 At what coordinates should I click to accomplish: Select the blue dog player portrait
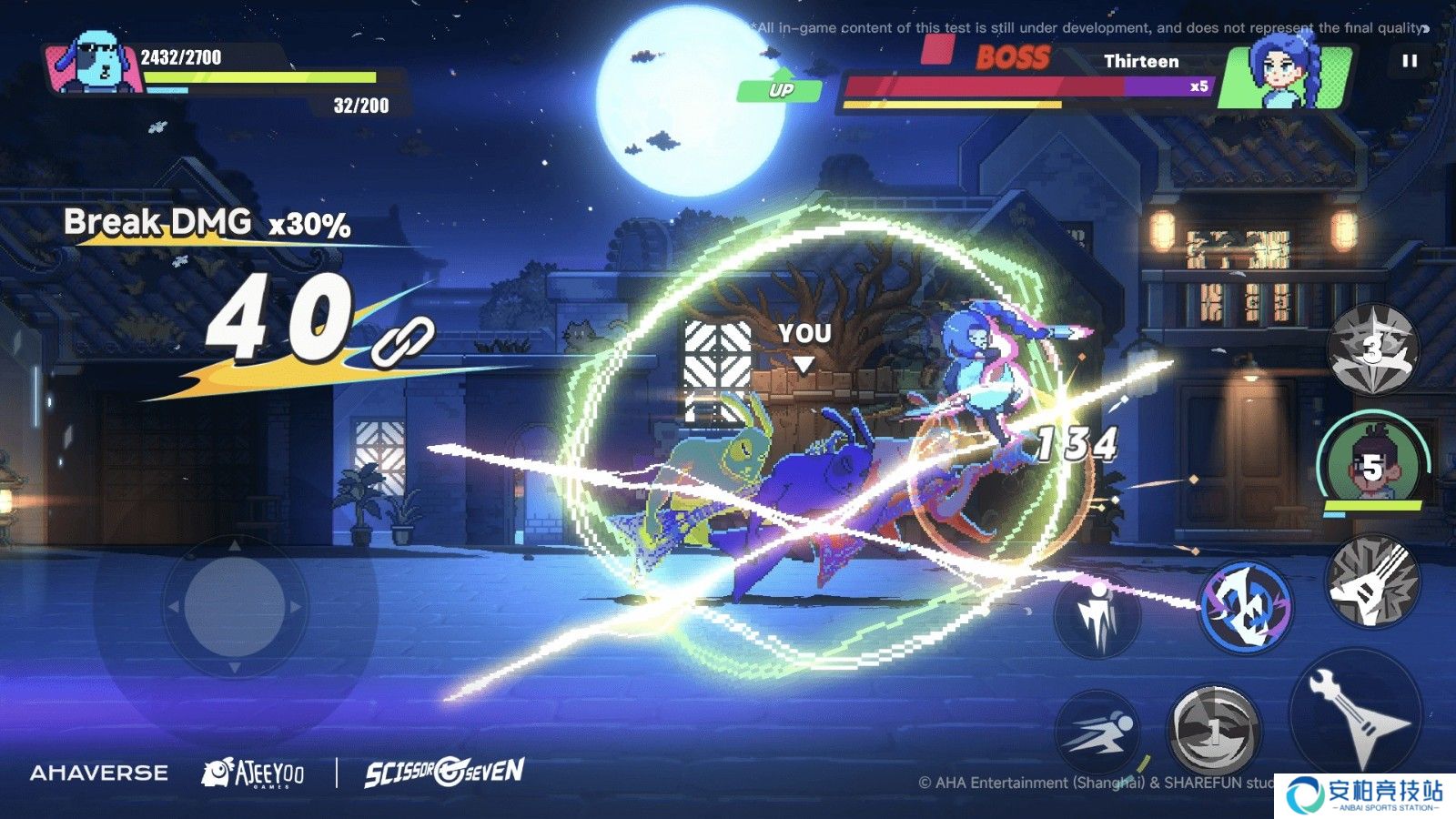pyautogui.click(x=97, y=64)
